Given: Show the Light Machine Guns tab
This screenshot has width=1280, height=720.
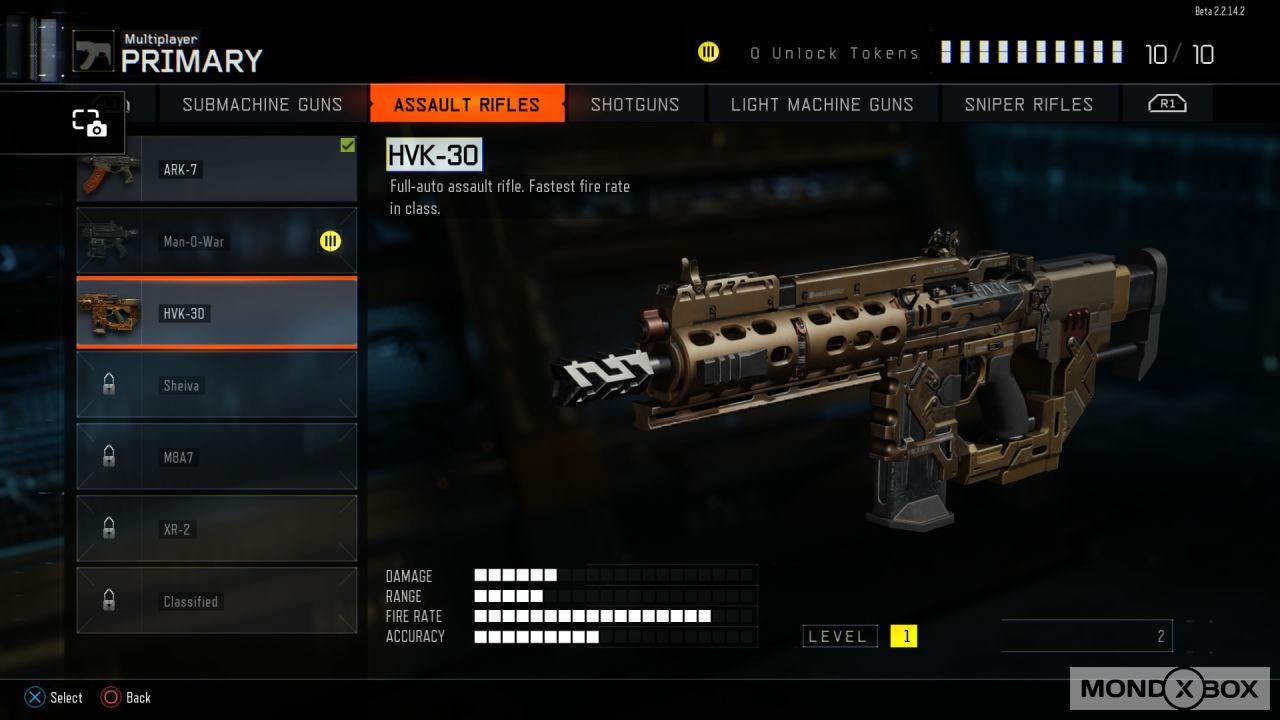Looking at the screenshot, I should [x=822, y=104].
